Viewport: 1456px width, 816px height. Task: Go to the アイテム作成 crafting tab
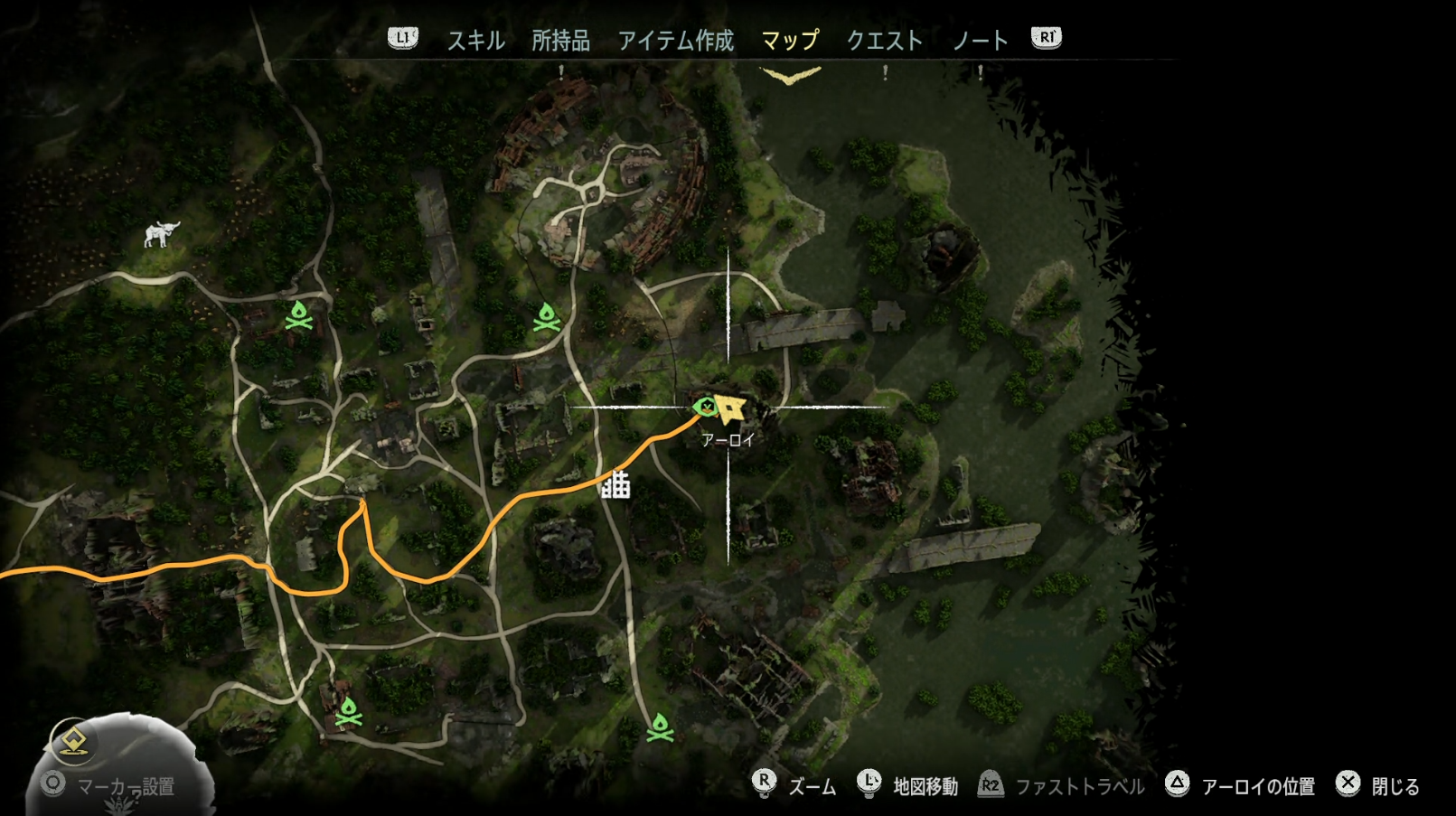click(675, 41)
